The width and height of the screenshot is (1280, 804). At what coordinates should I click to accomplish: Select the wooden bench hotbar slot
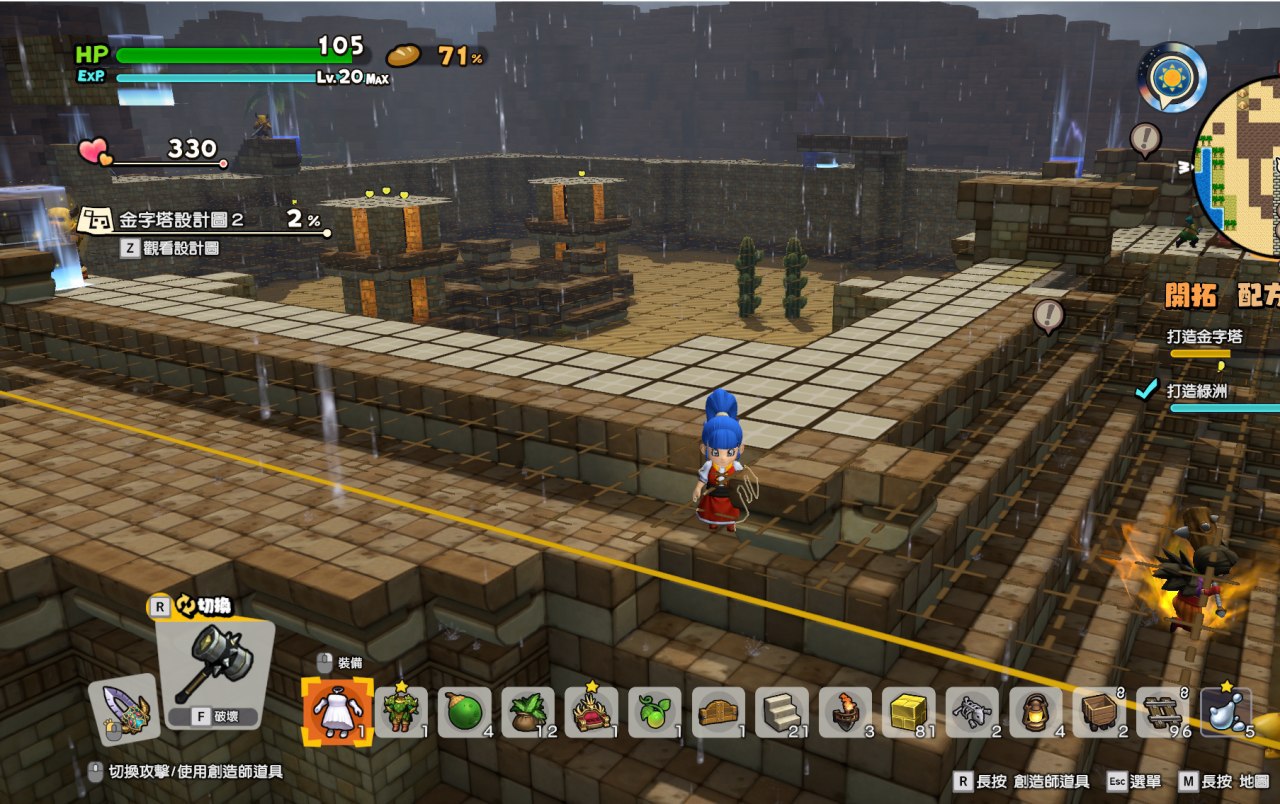tap(718, 712)
